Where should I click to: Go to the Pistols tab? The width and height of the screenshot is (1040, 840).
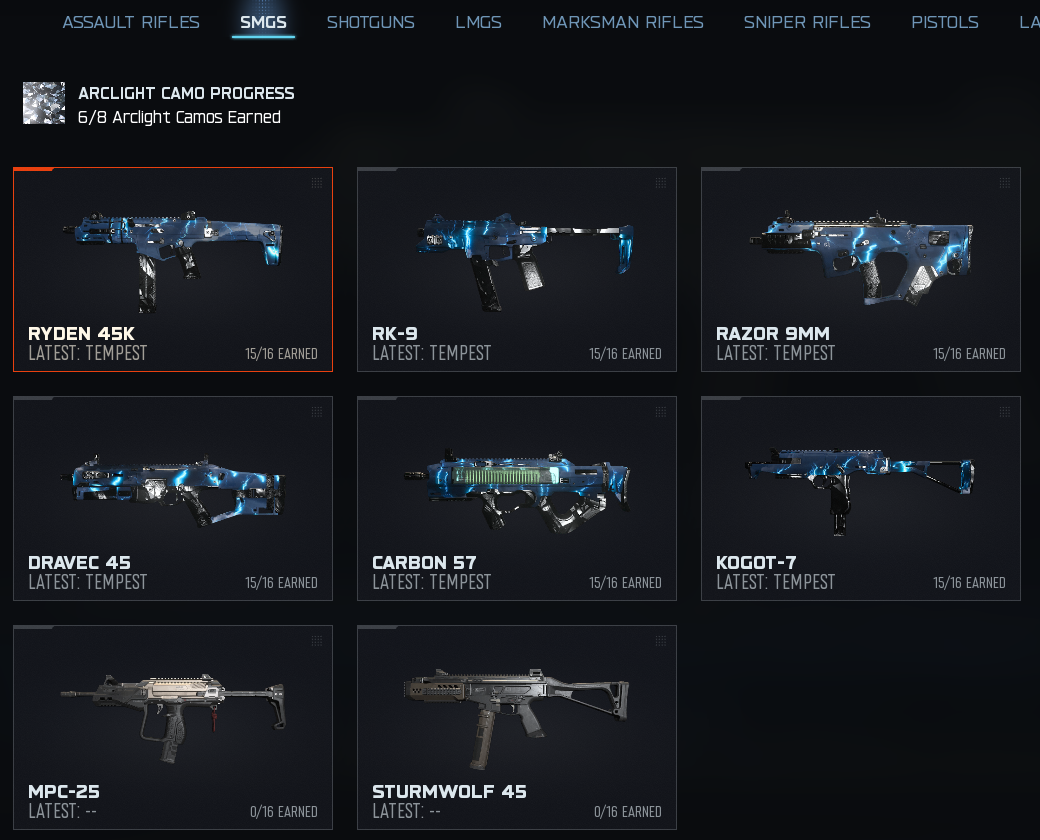944,22
